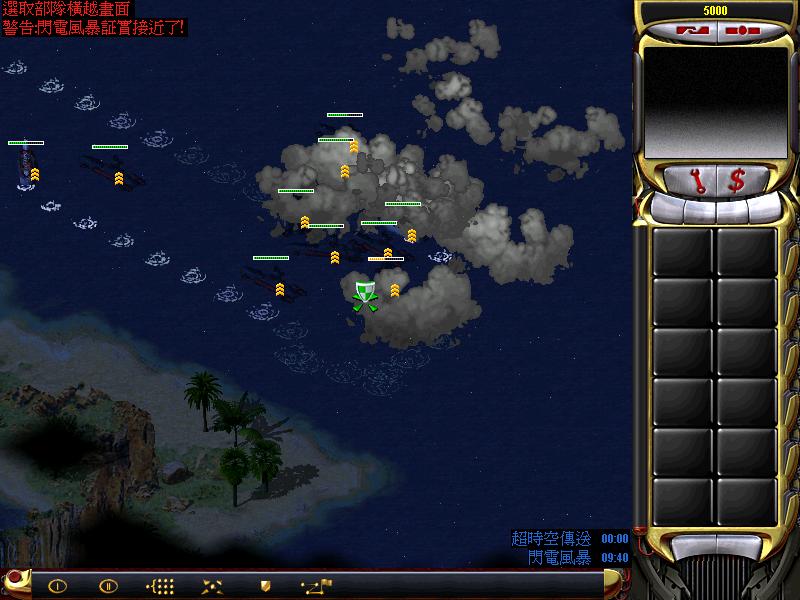This screenshot has width=800, height=600.
Task: Select control group team two button
Action: [x=108, y=586]
